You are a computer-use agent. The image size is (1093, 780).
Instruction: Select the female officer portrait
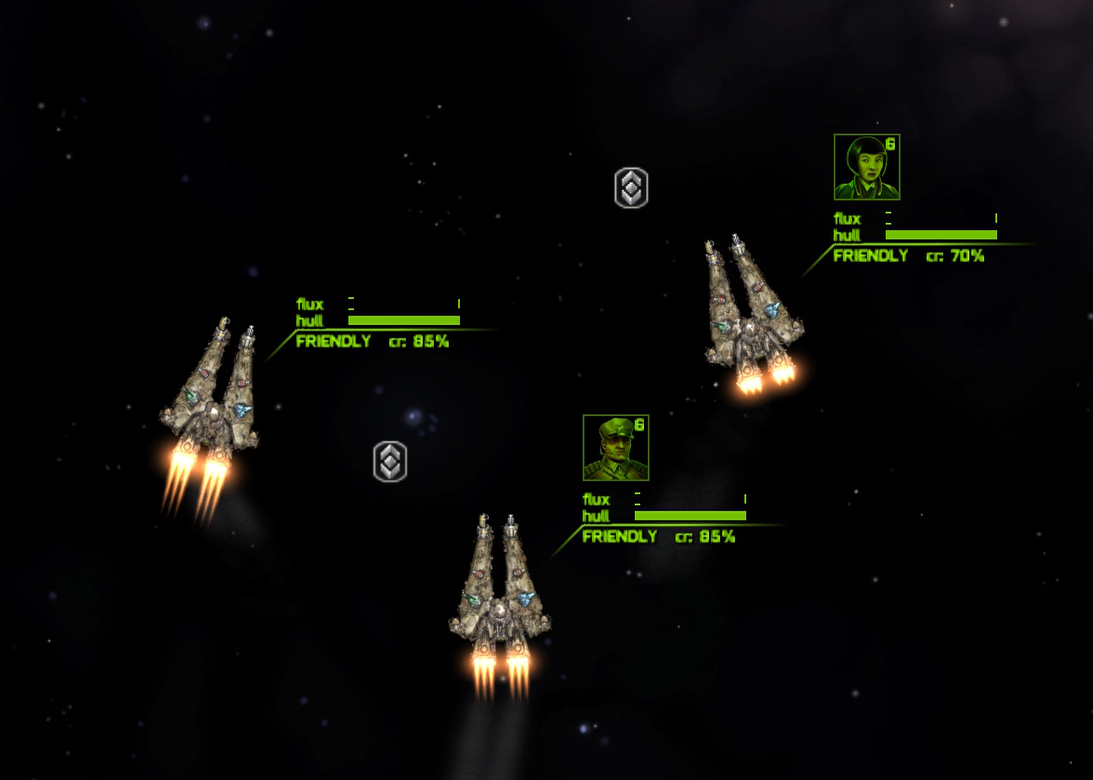pos(866,167)
